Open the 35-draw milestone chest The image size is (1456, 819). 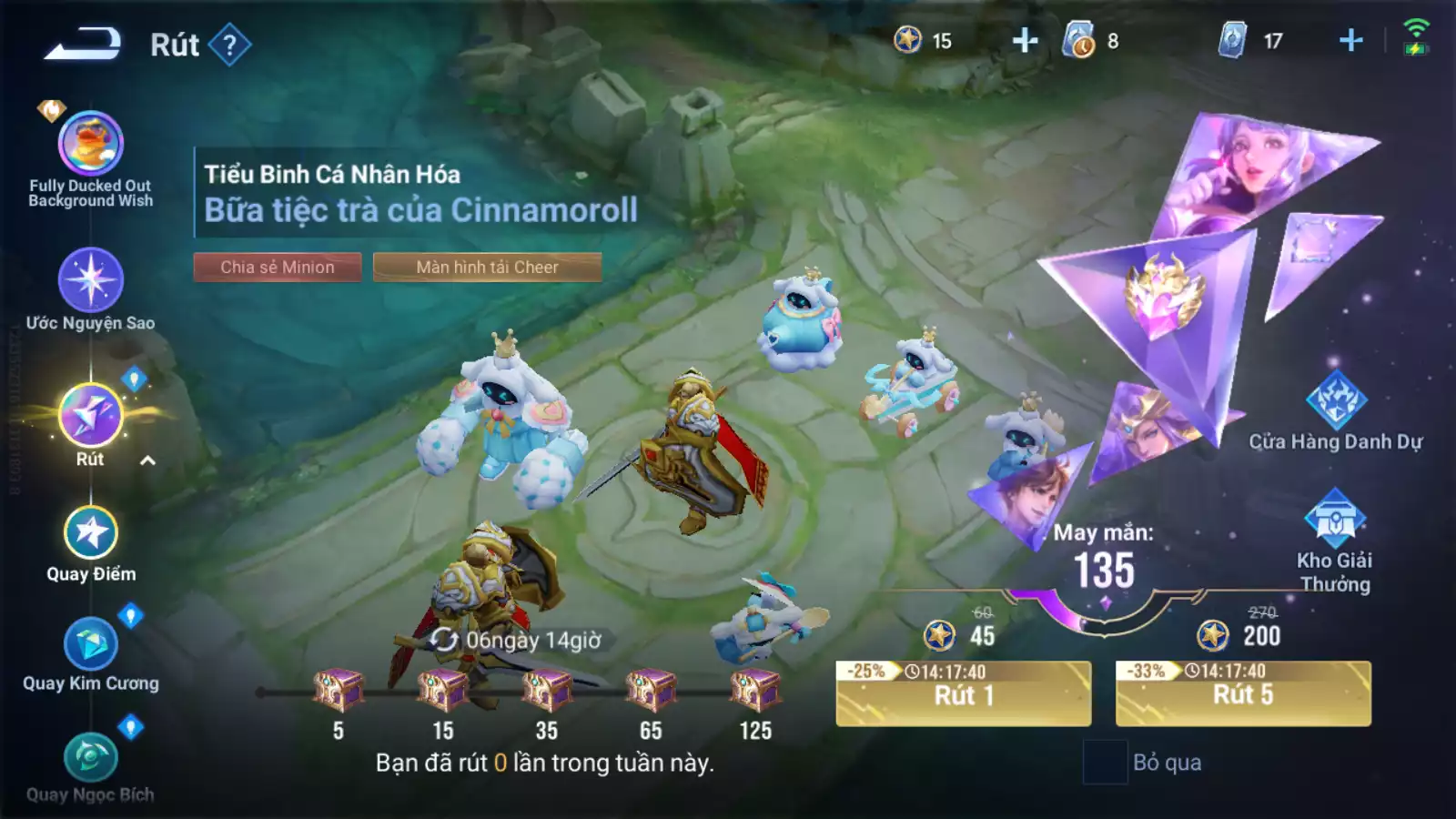pyautogui.click(x=546, y=691)
